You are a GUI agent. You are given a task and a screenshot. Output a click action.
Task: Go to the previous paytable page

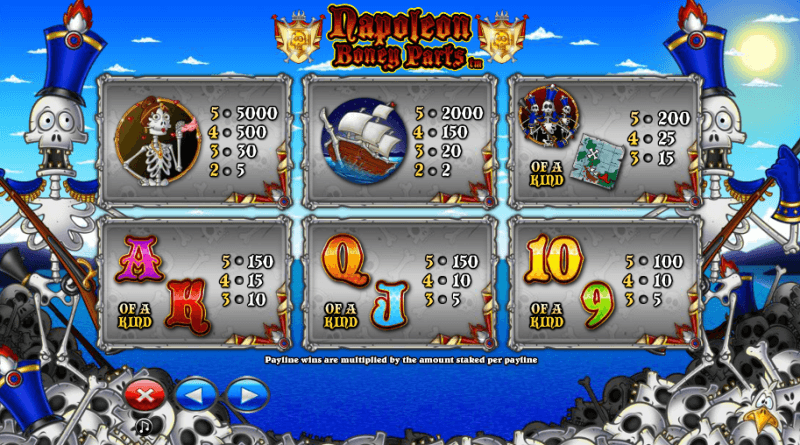pos(195,394)
